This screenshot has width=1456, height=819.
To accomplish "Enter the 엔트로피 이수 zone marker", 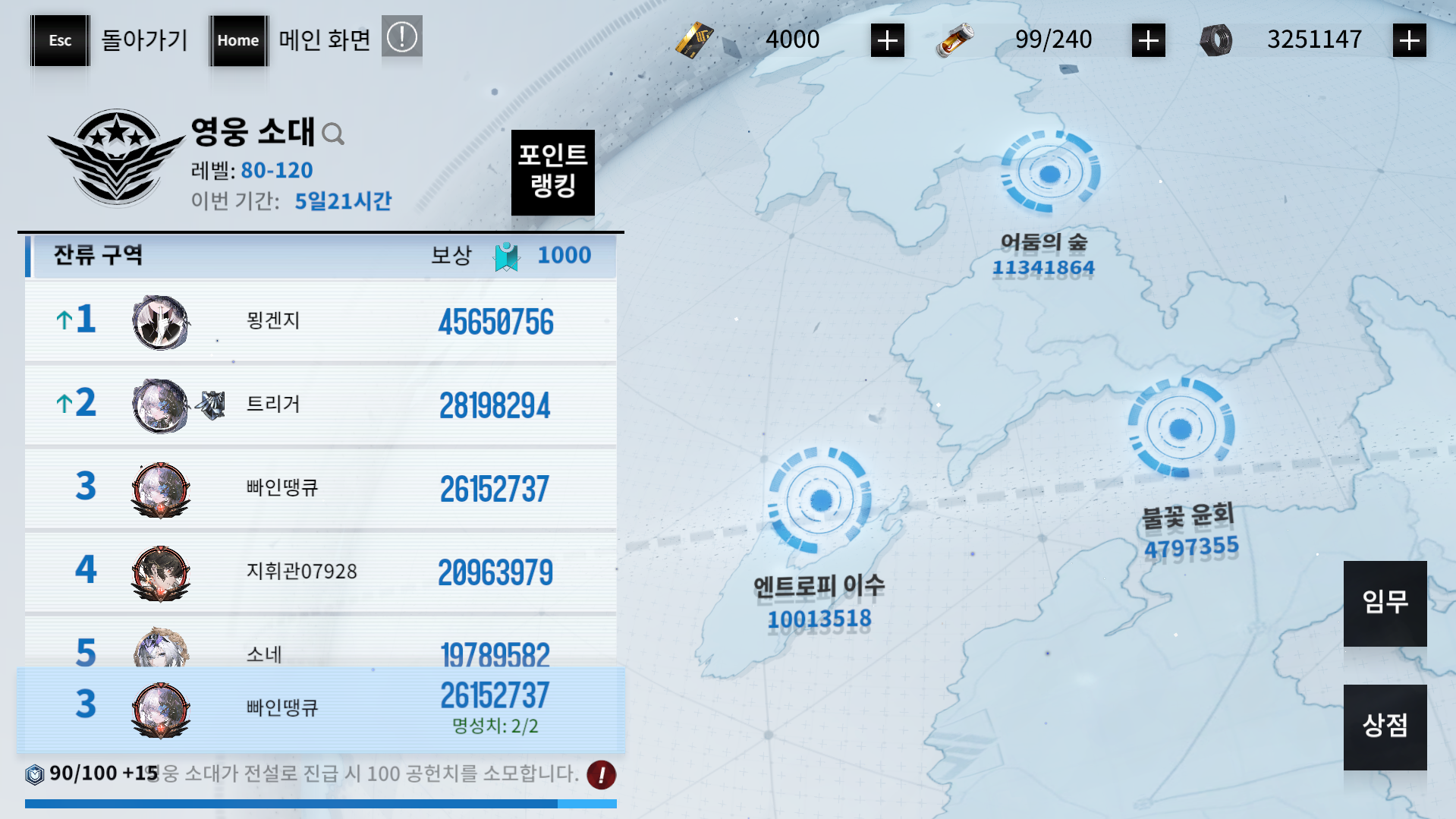I will [x=820, y=500].
